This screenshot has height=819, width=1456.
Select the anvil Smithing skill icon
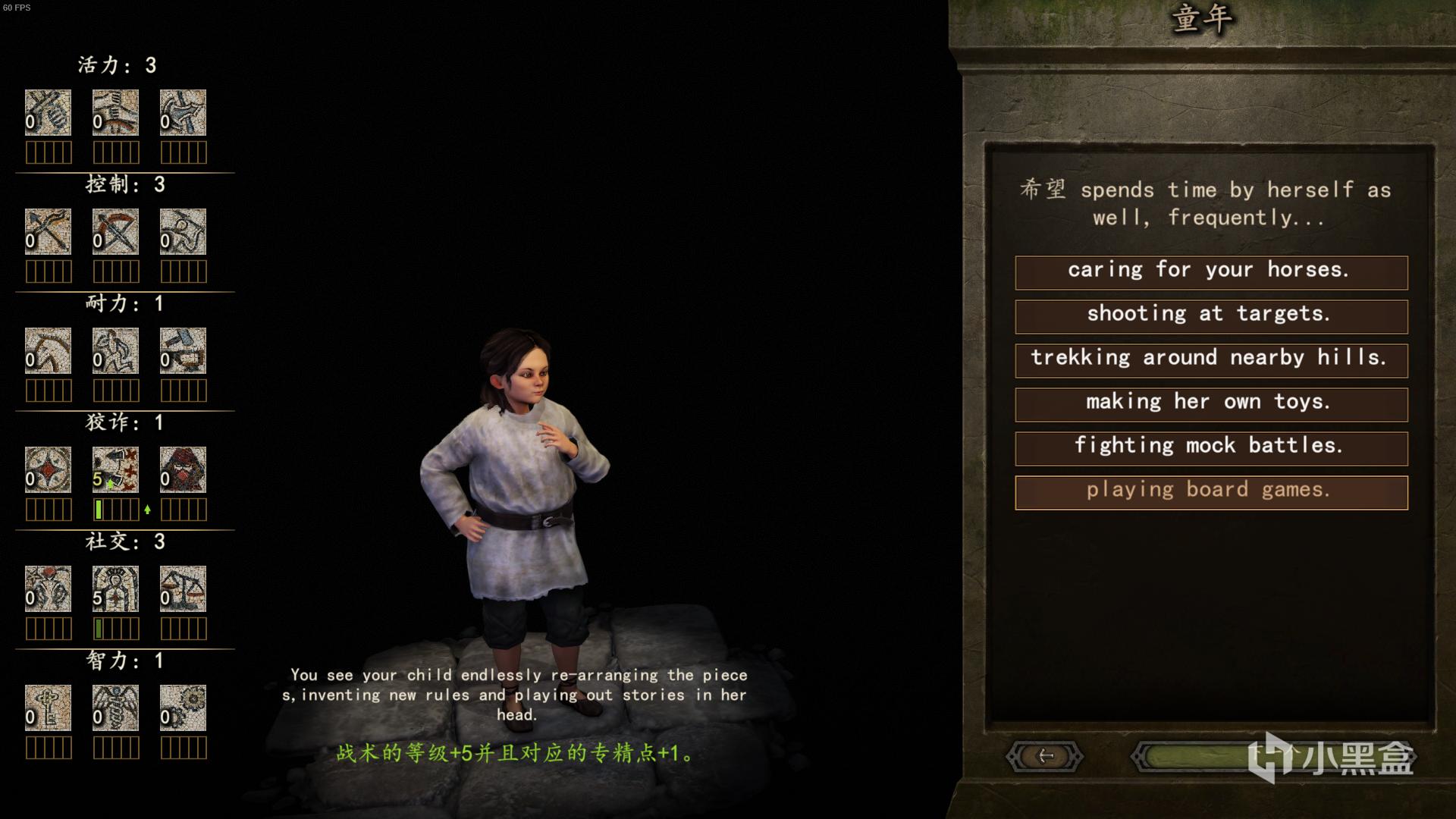pos(183,350)
